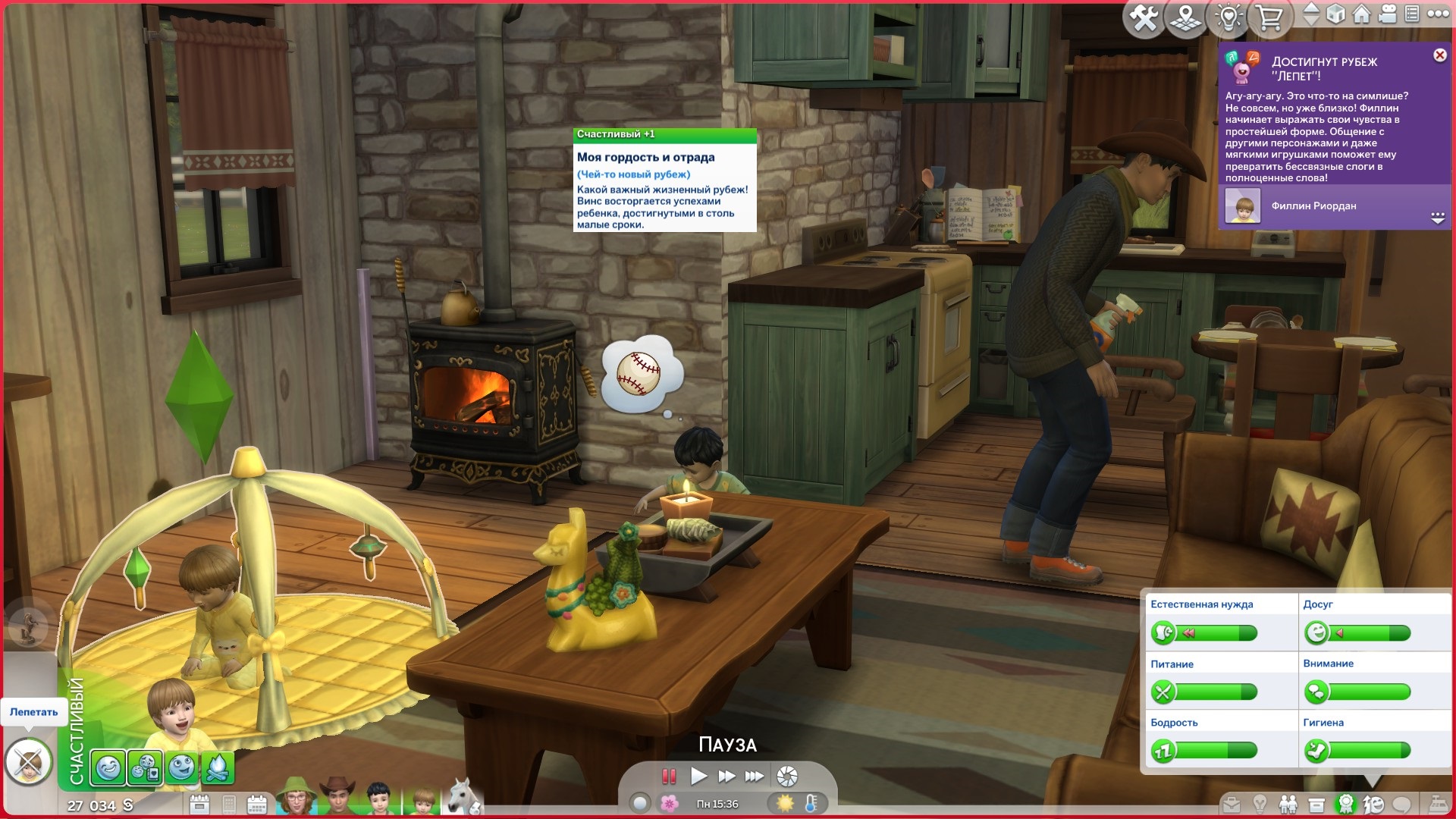This screenshot has width=1456, height=819.
Task: Open the campfire moodlet
Action: [217, 768]
